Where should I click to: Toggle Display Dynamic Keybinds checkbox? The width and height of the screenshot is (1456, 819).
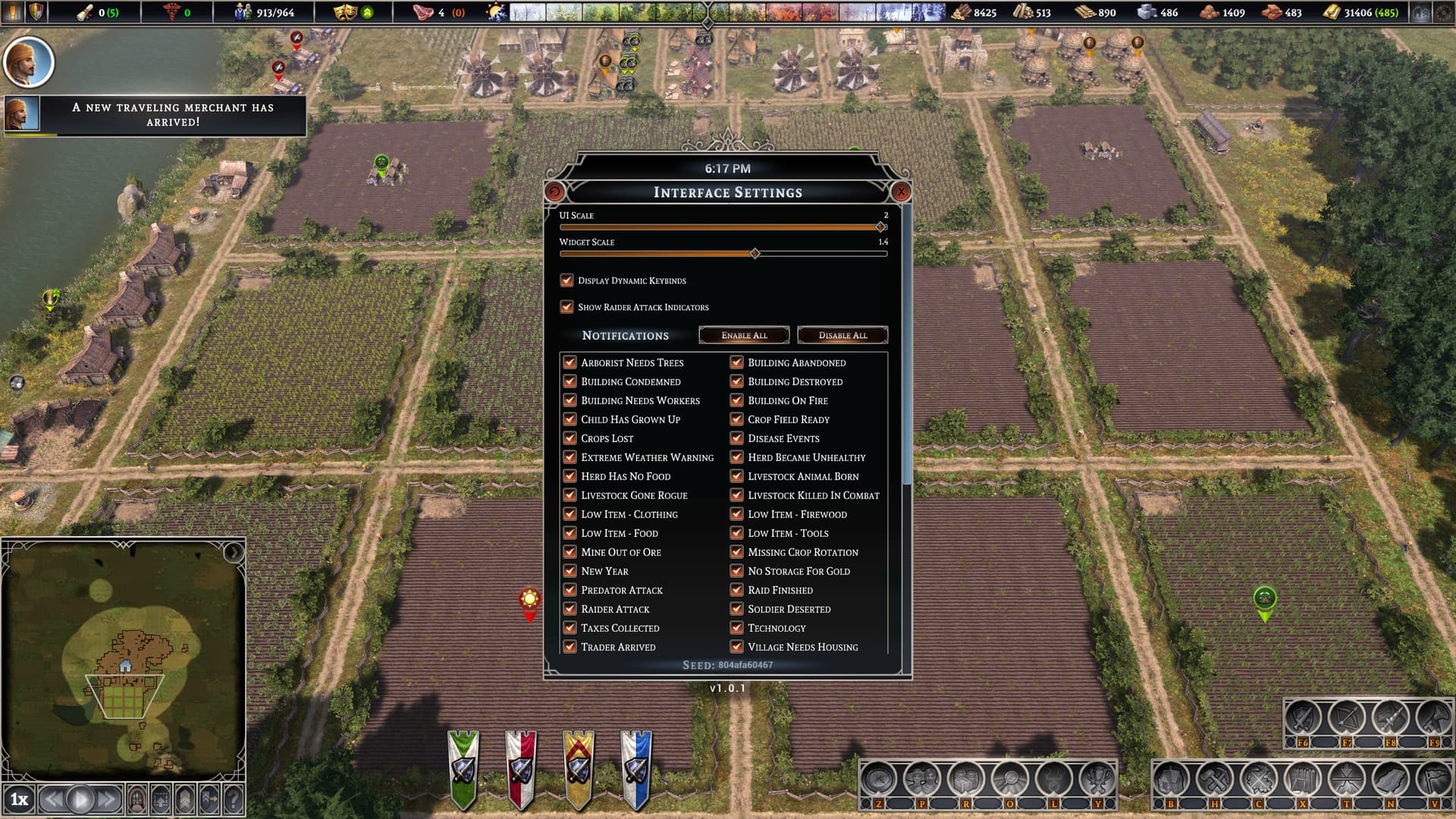(567, 281)
